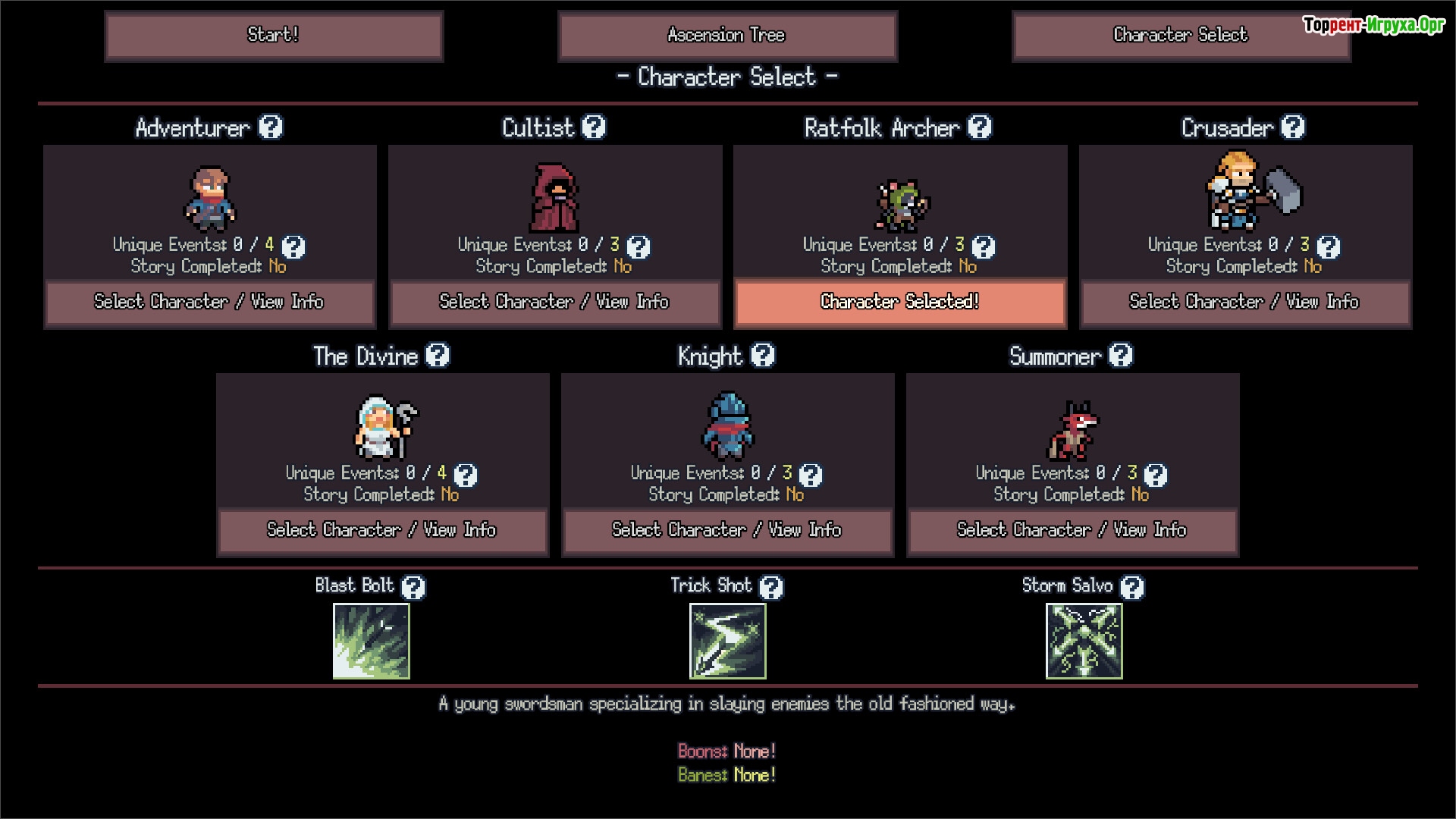Select the Knight character
The height and width of the screenshot is (819, 1456).
click(x=727, y=531)
